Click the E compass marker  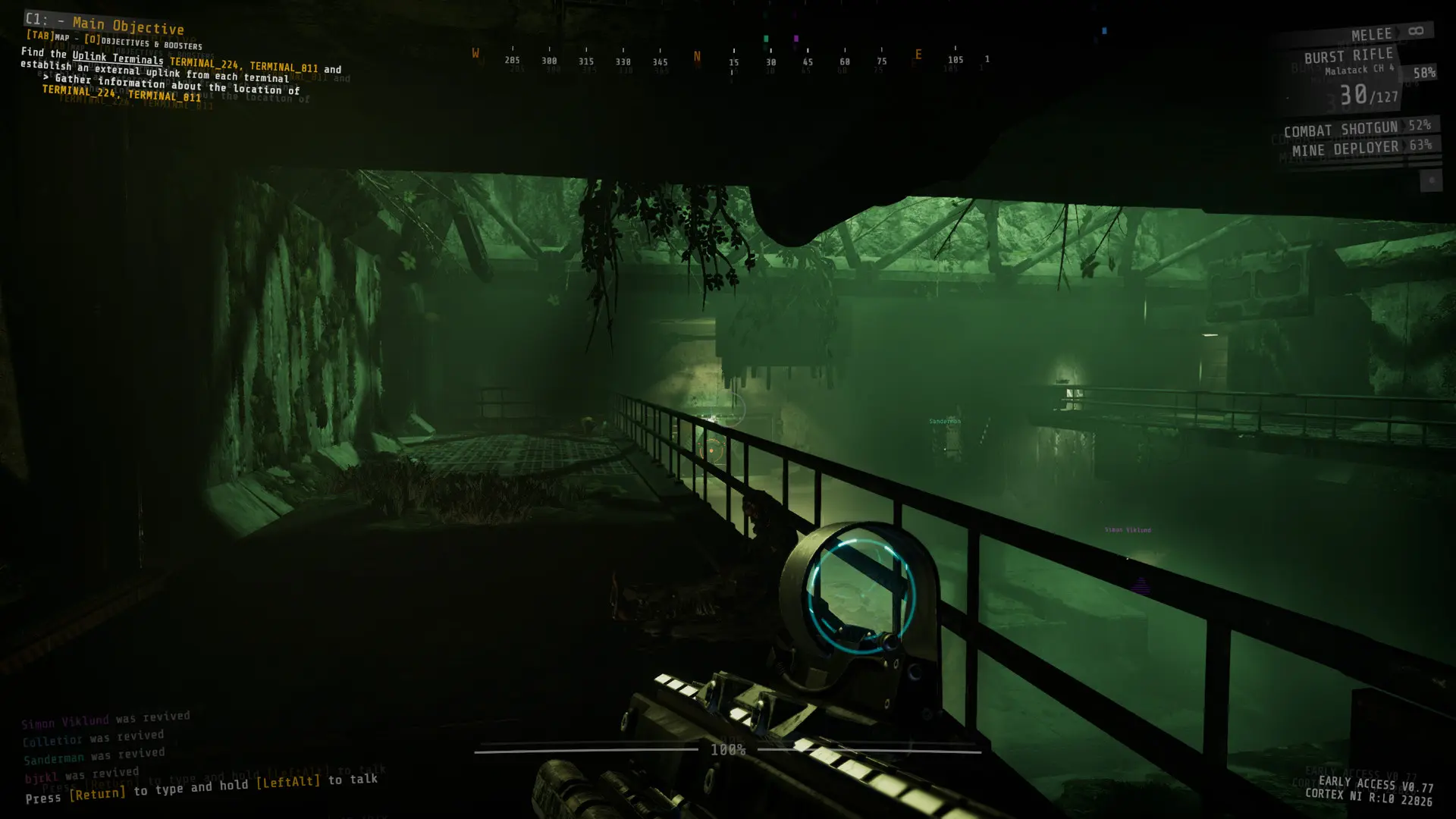[x=918, y=55]
